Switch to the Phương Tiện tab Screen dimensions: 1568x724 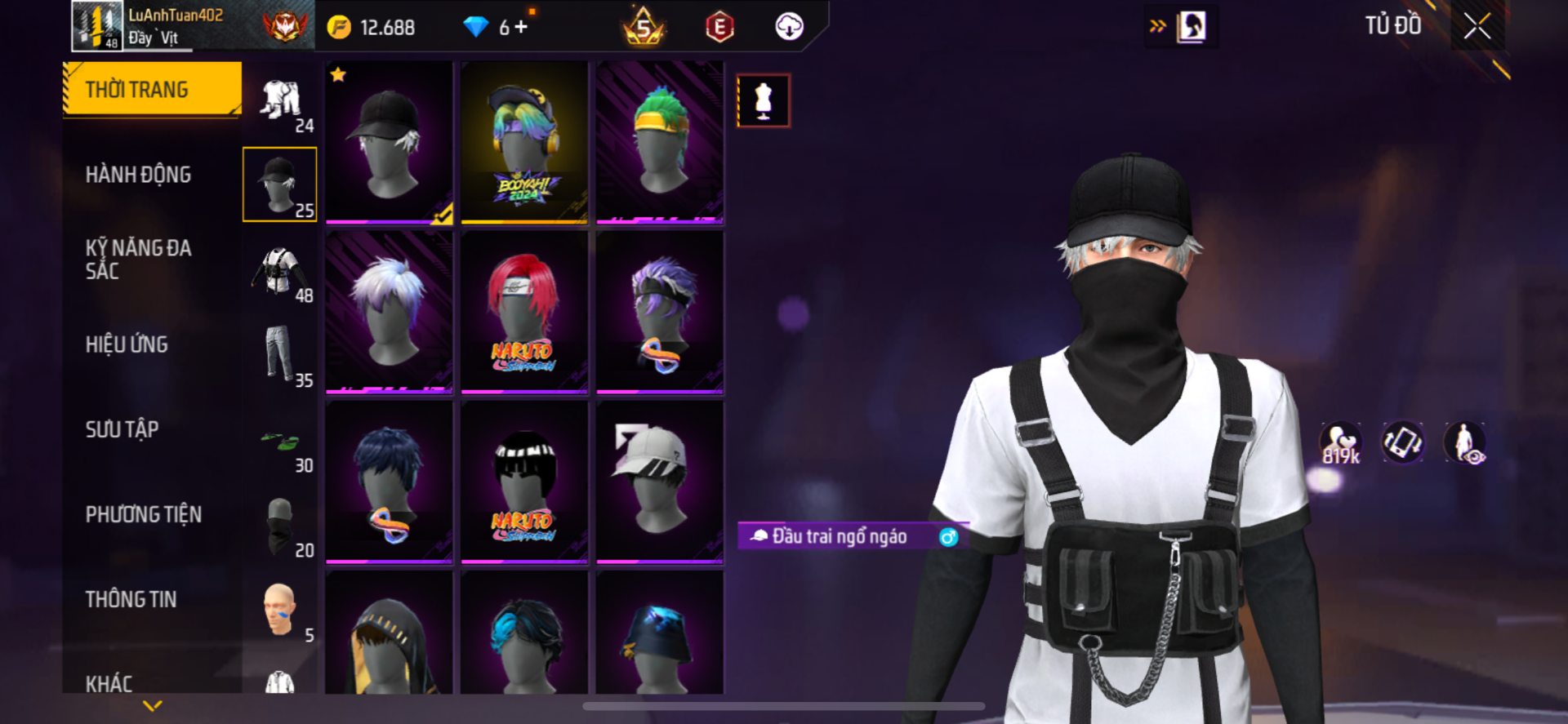tap(144, 514)
